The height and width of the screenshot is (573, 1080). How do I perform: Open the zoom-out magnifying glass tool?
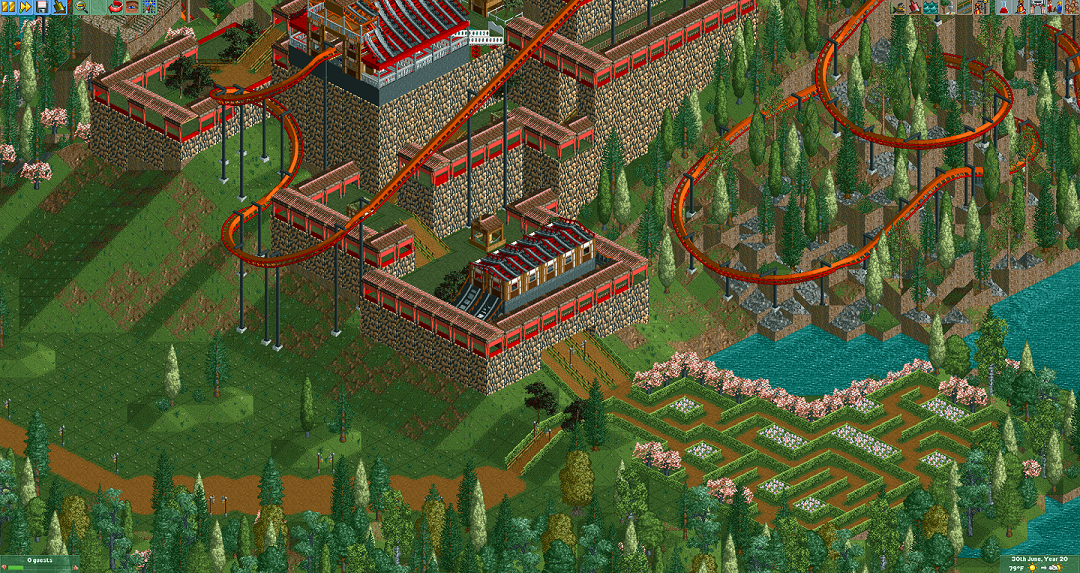(81, 7)
